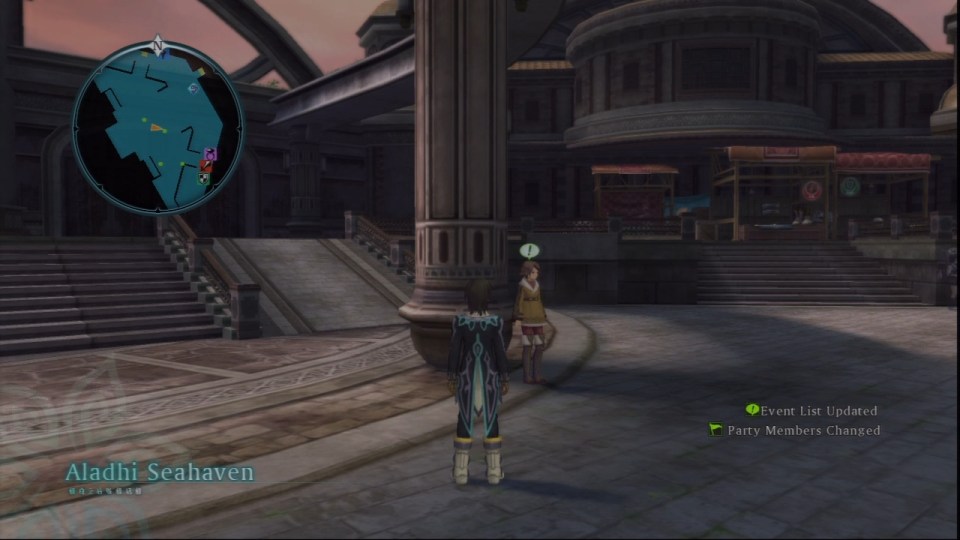Select the red weapon shop marker on minimap
This screenshot has height=540, width=960.
pyautogui.click(x=206, y=166)
